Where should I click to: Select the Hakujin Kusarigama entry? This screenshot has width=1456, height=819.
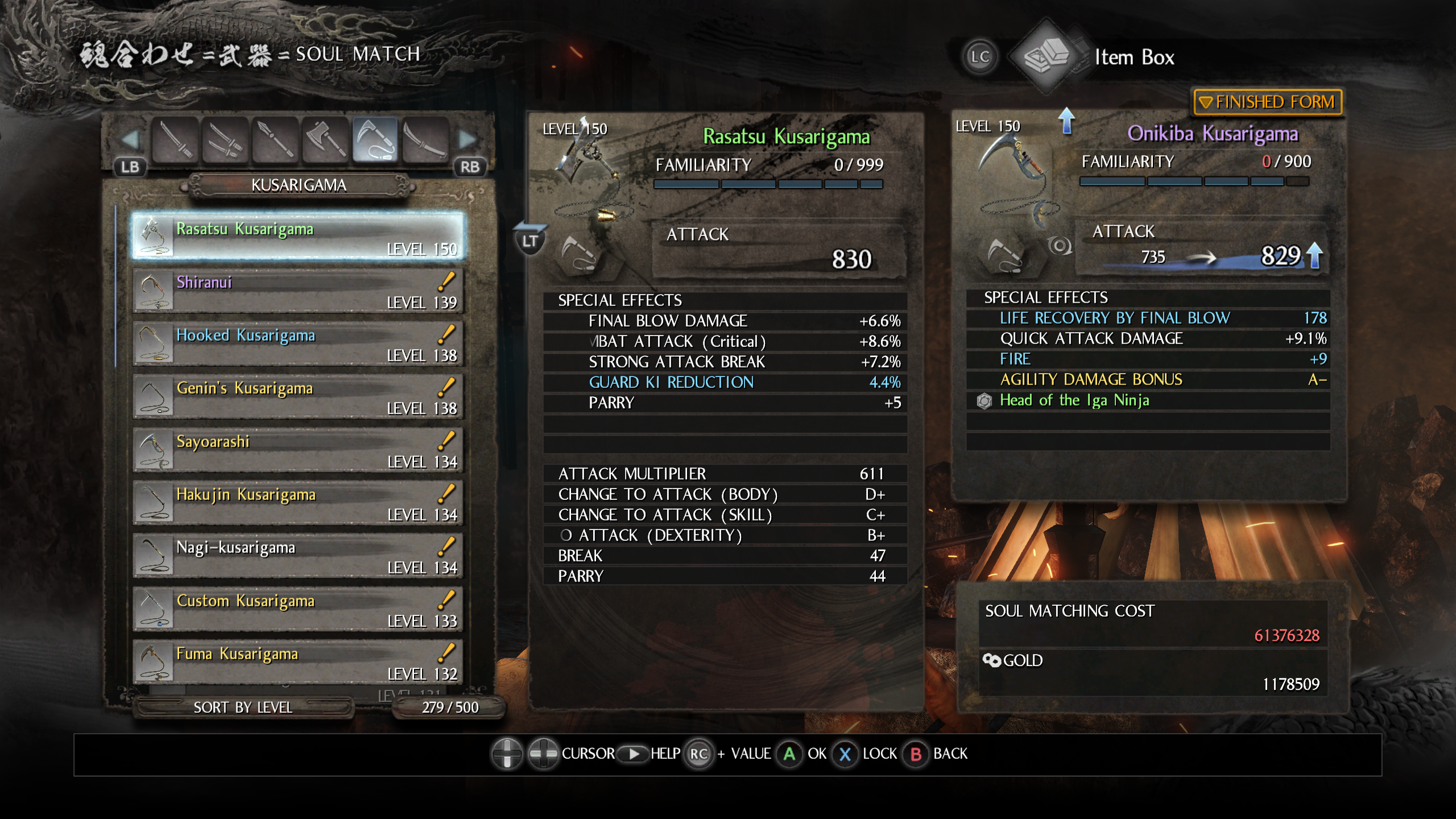(x=299, y=503)
